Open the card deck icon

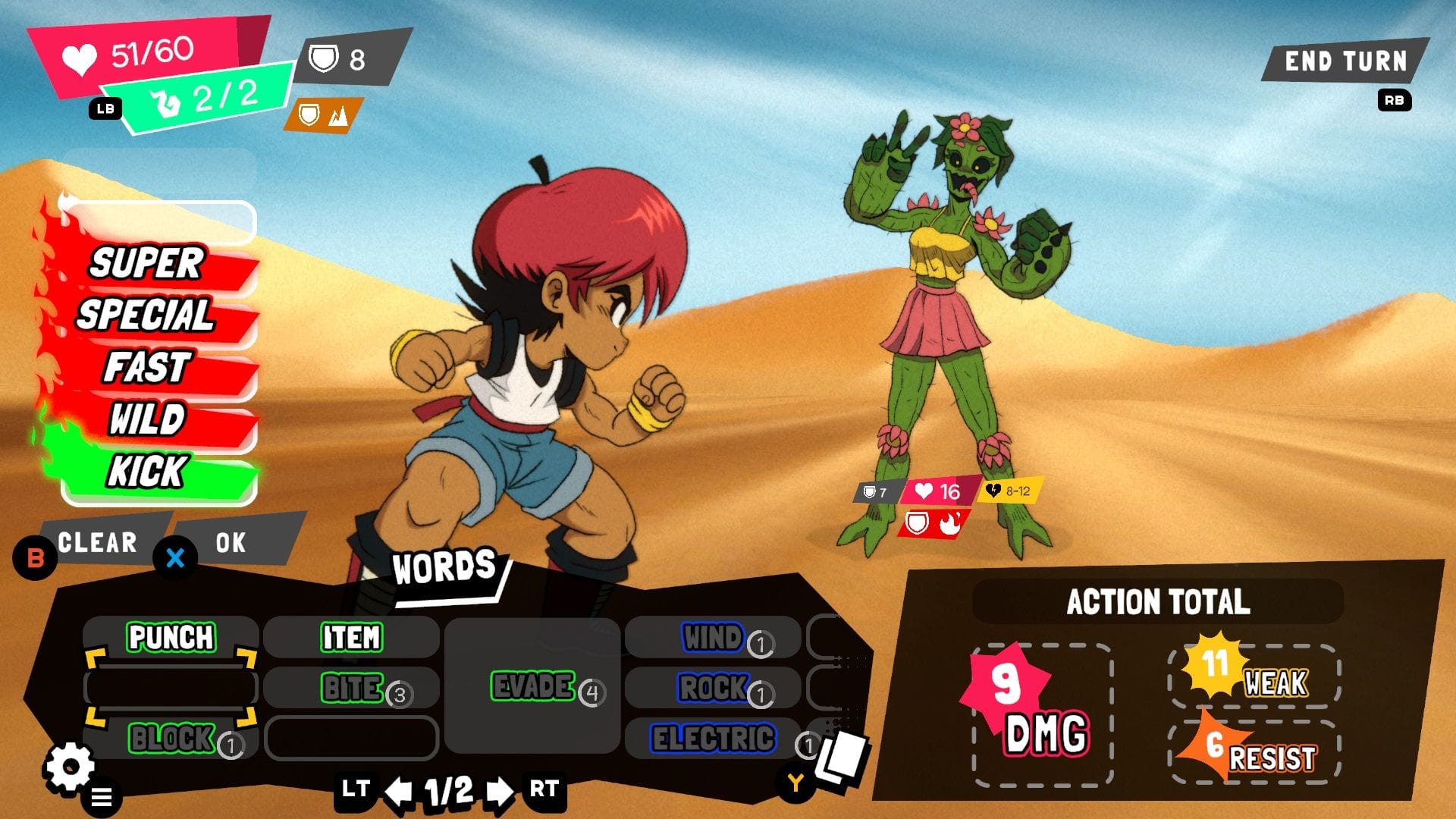pos(840,757)
